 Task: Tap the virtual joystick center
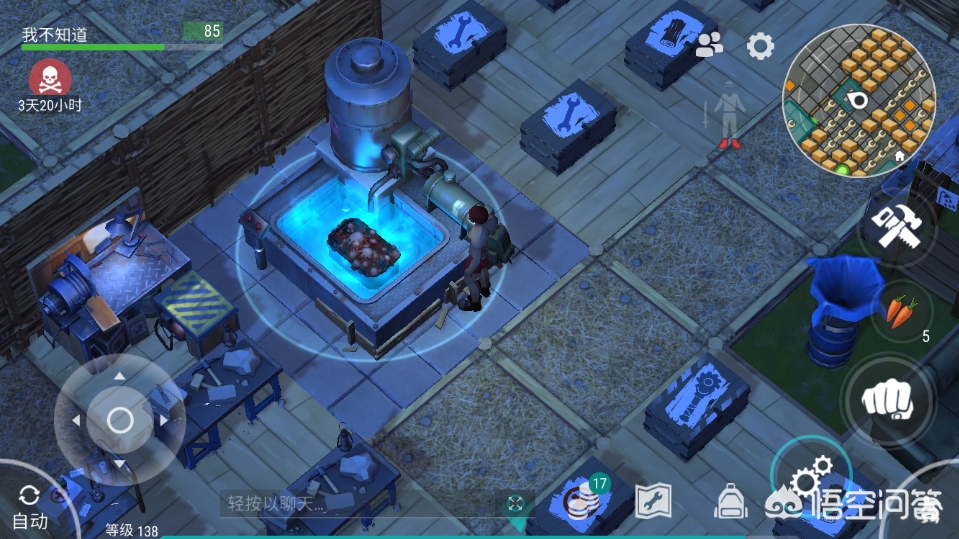[x=120, y=420]
